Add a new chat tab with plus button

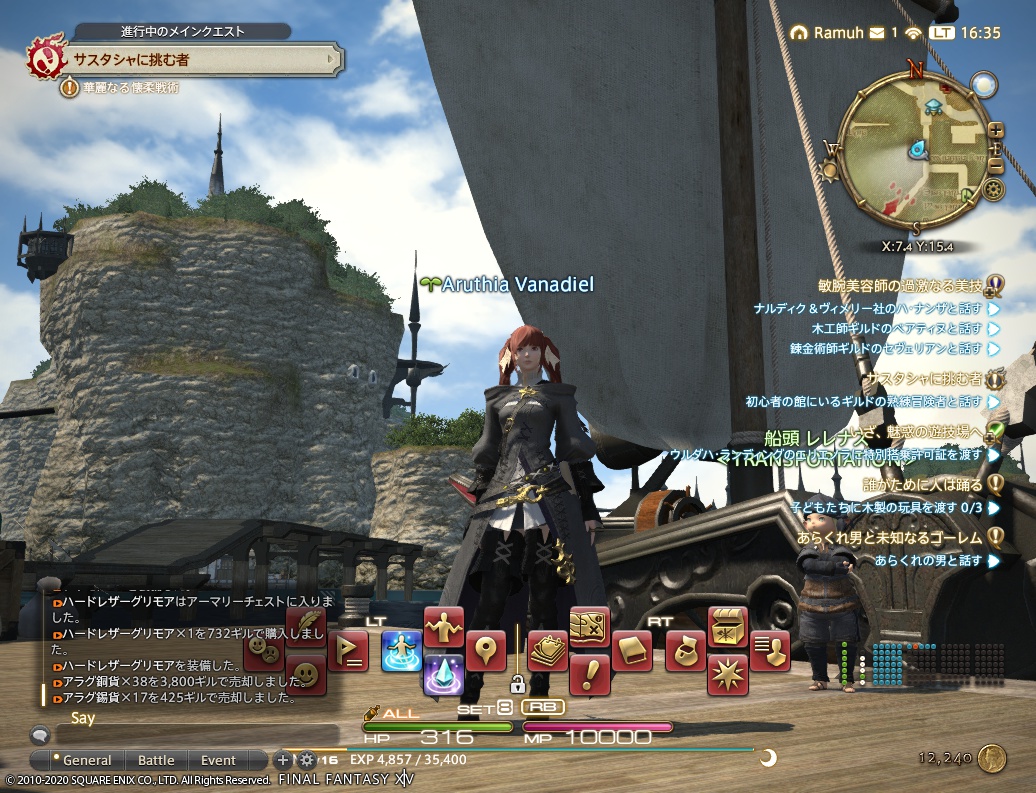tap(282, 760)
